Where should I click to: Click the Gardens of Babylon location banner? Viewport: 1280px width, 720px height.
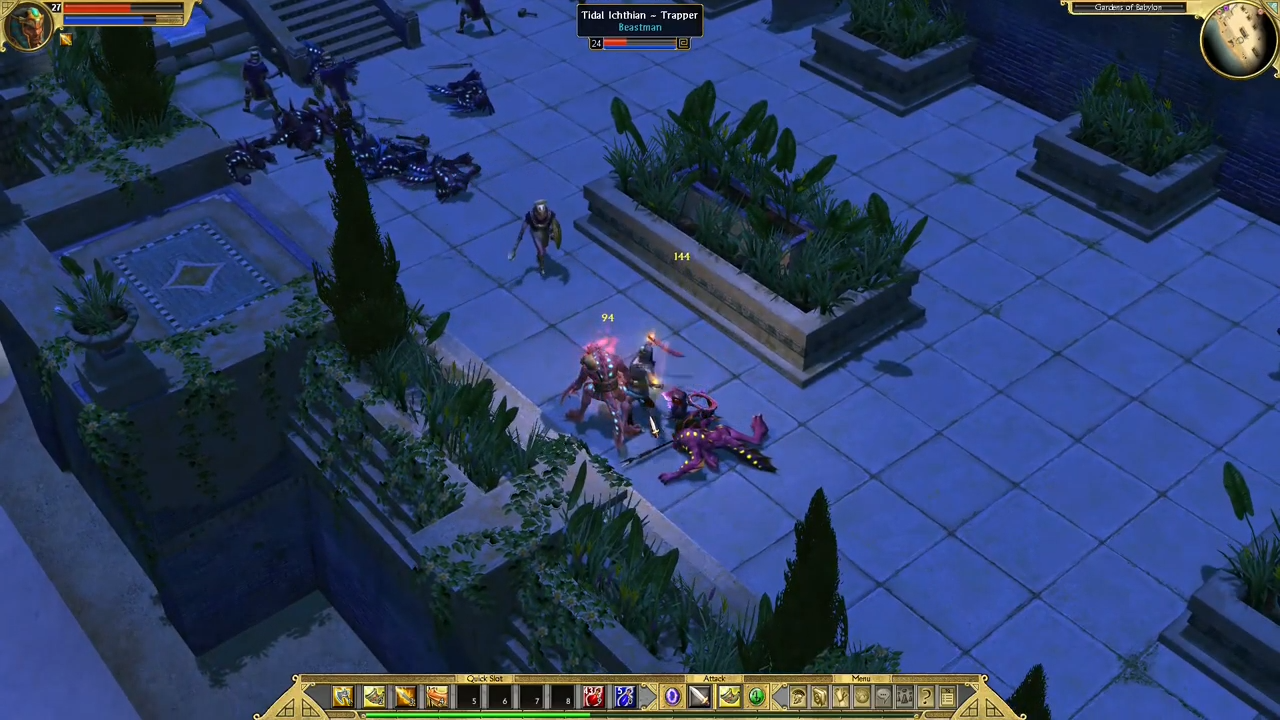tap(1128, 8)
